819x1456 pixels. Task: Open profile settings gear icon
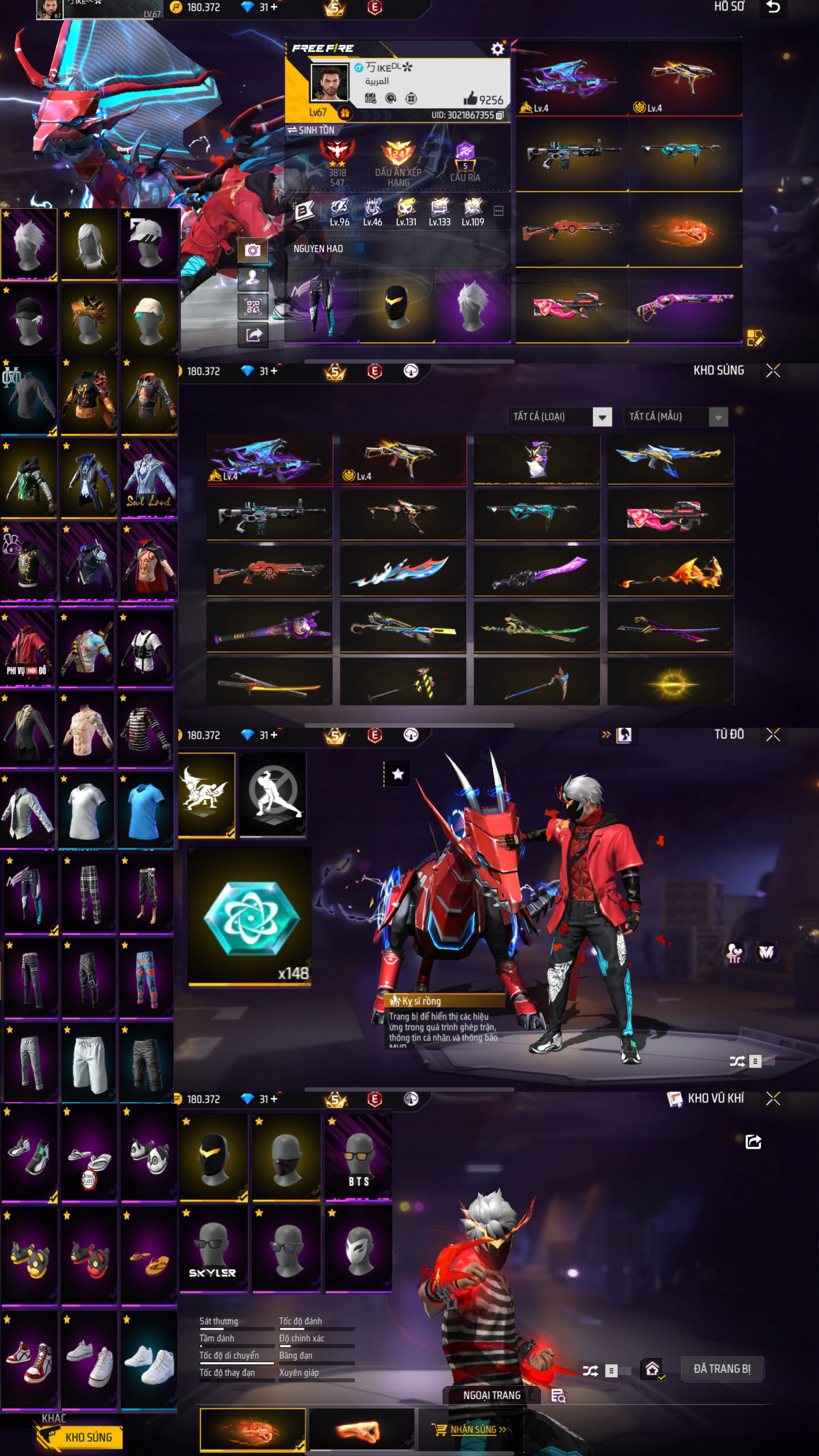pyautogui.click(x=497, y=49)
